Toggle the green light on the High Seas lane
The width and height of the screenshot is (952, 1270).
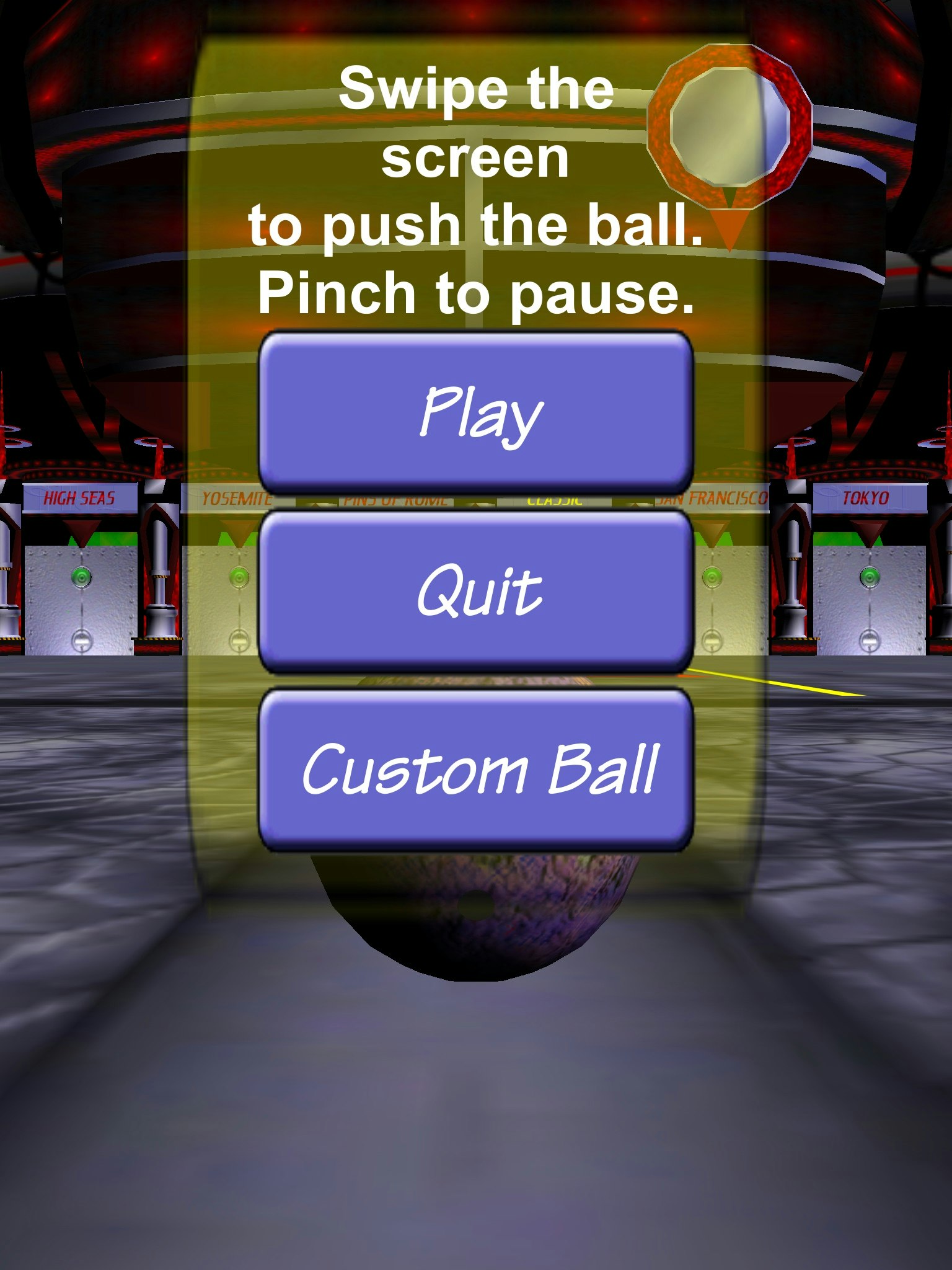tap(81, 575)
